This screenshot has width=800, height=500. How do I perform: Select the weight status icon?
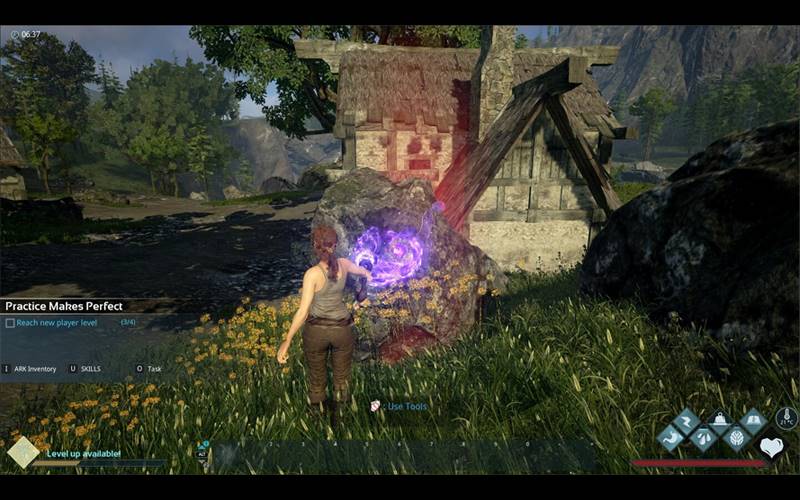tap(719, 421)
